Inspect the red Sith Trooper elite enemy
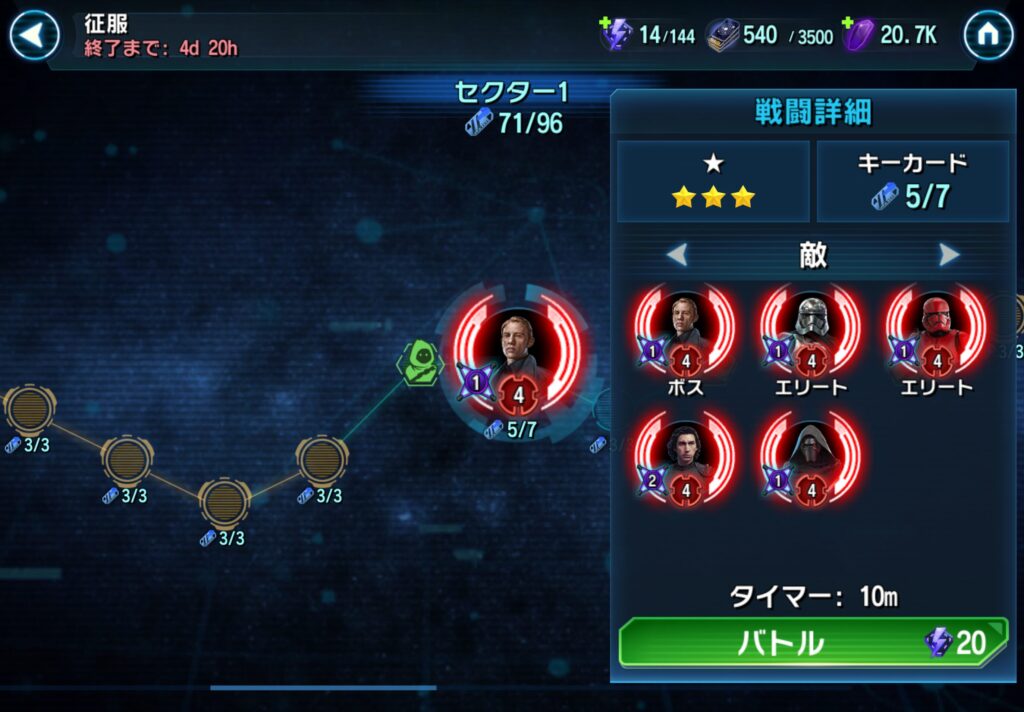The image size is (1024, 712). point(935,328)
